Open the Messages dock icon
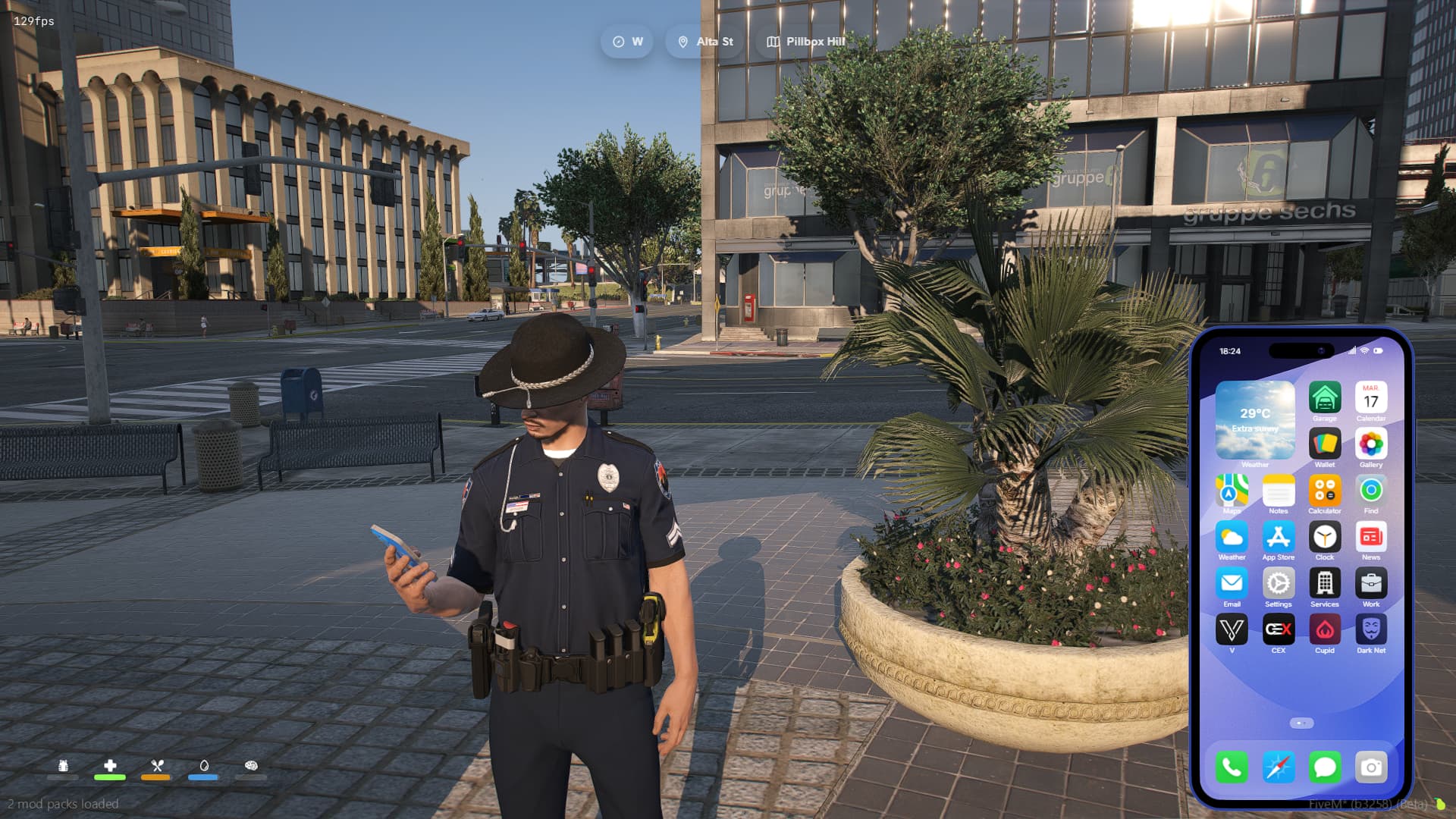 coord(1324,767)
